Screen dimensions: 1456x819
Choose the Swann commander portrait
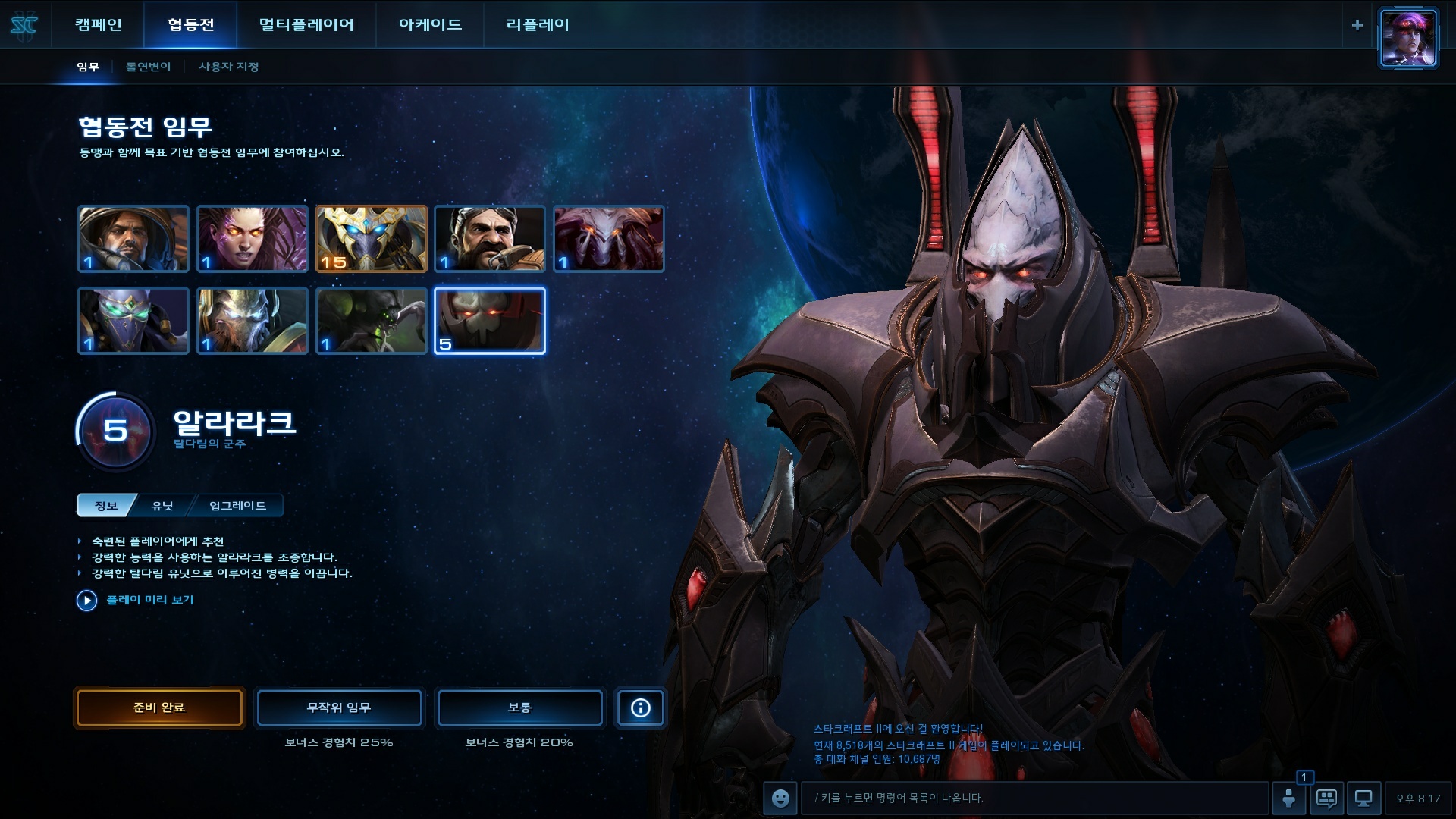490,239
